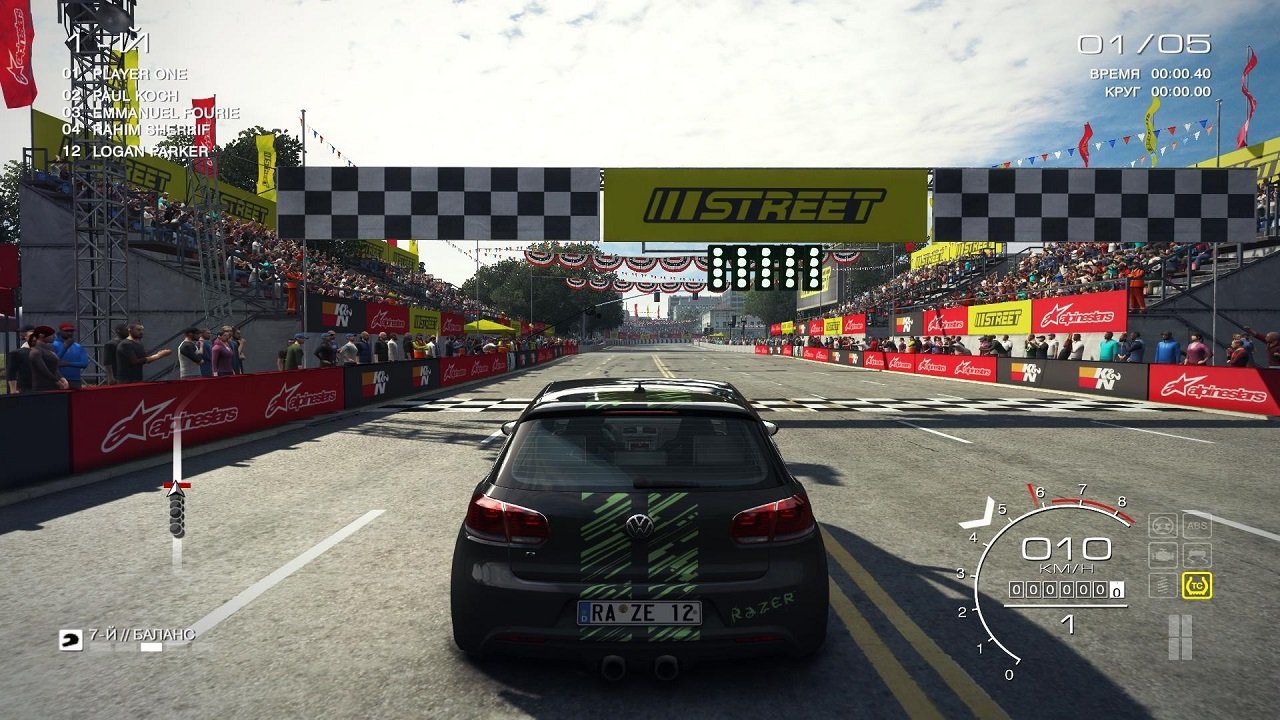Image resolution: width=1280 pixels, height=720 pixels.
Task: Click the engine damage indicator icon
Action: (x=1162, y=554)
